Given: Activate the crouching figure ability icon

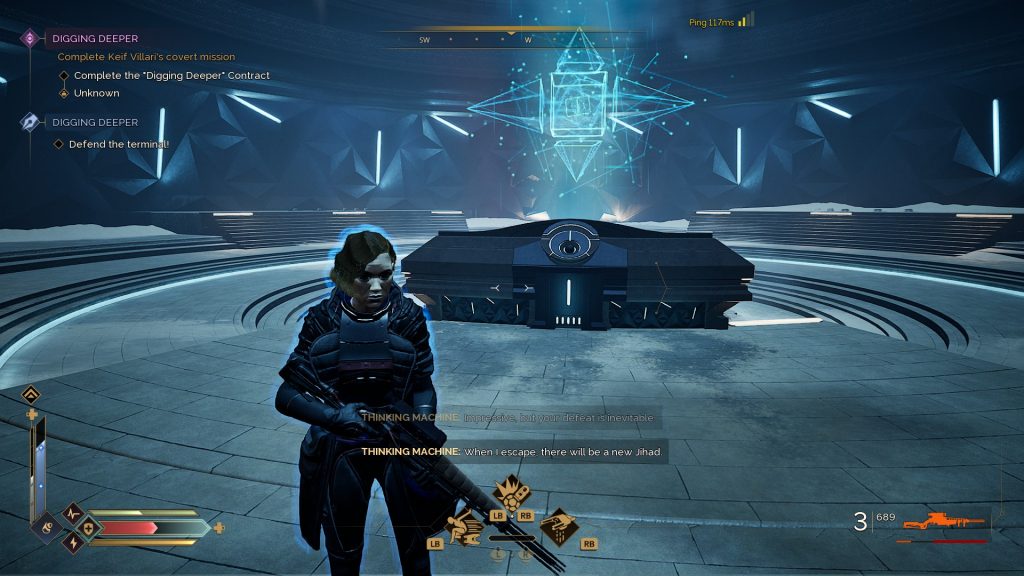Looking at the screenshot, I should pos(465,525).
